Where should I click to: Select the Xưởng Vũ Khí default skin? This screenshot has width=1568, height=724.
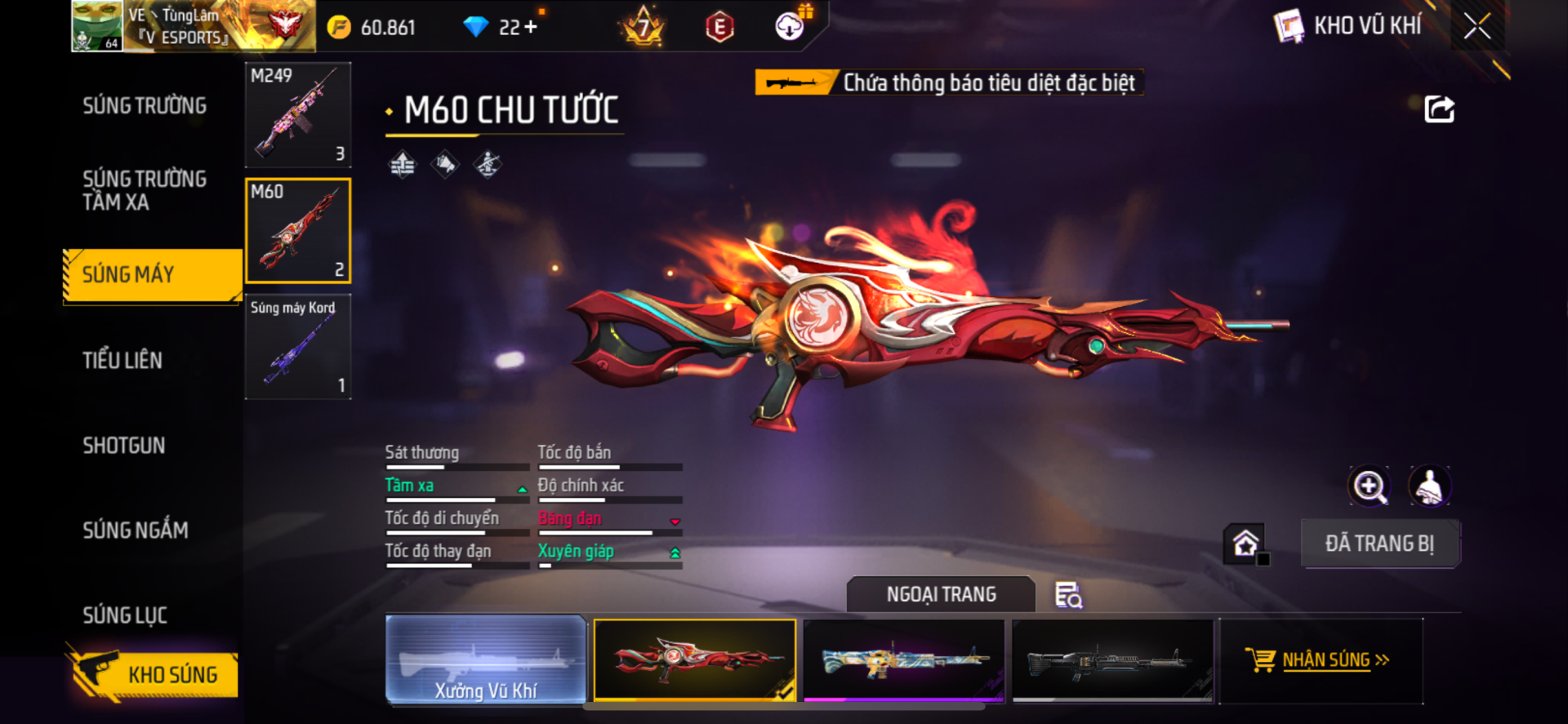click(x=486, y=660)
